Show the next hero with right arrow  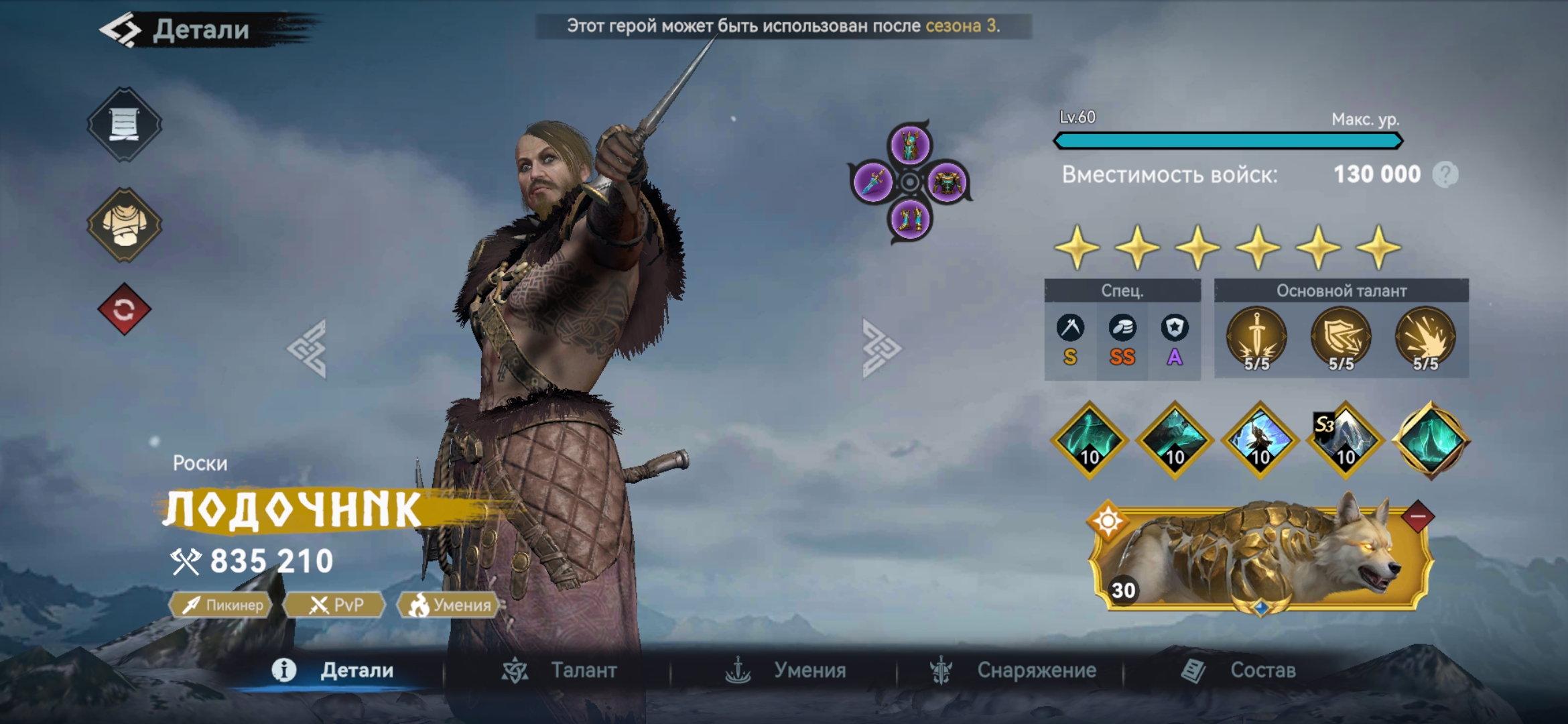(x=880, y=349)
